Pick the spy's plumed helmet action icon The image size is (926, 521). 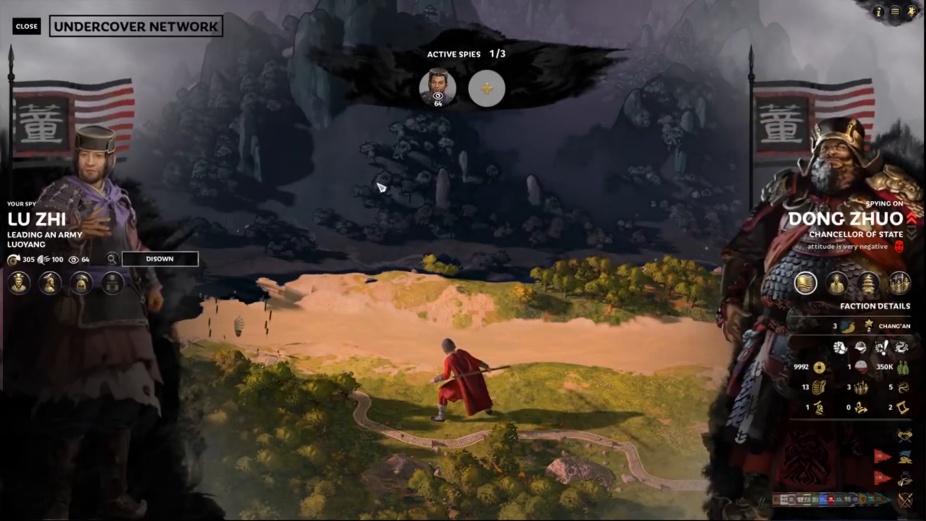click(81, 283)
